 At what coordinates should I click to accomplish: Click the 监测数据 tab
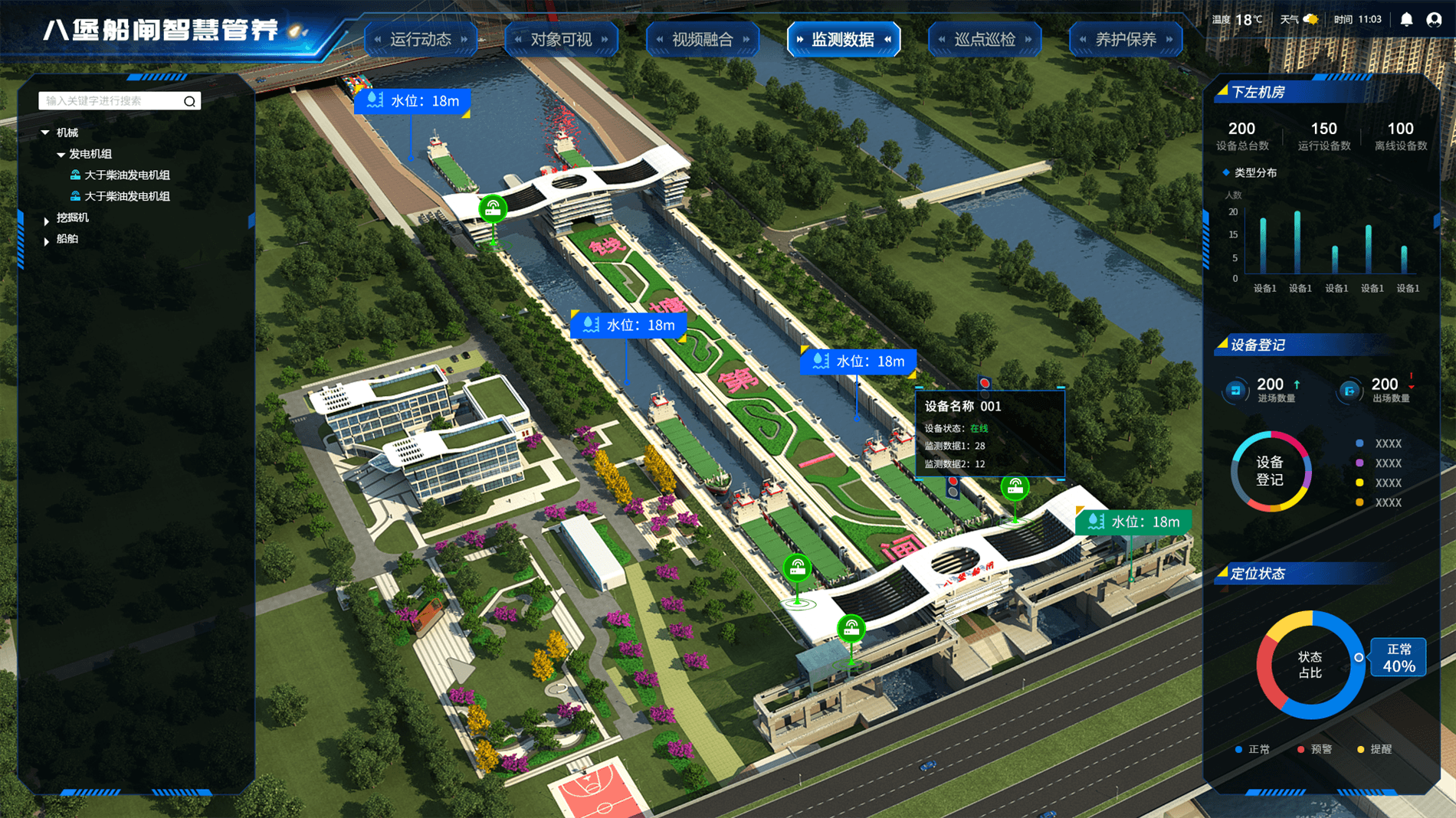843,39
